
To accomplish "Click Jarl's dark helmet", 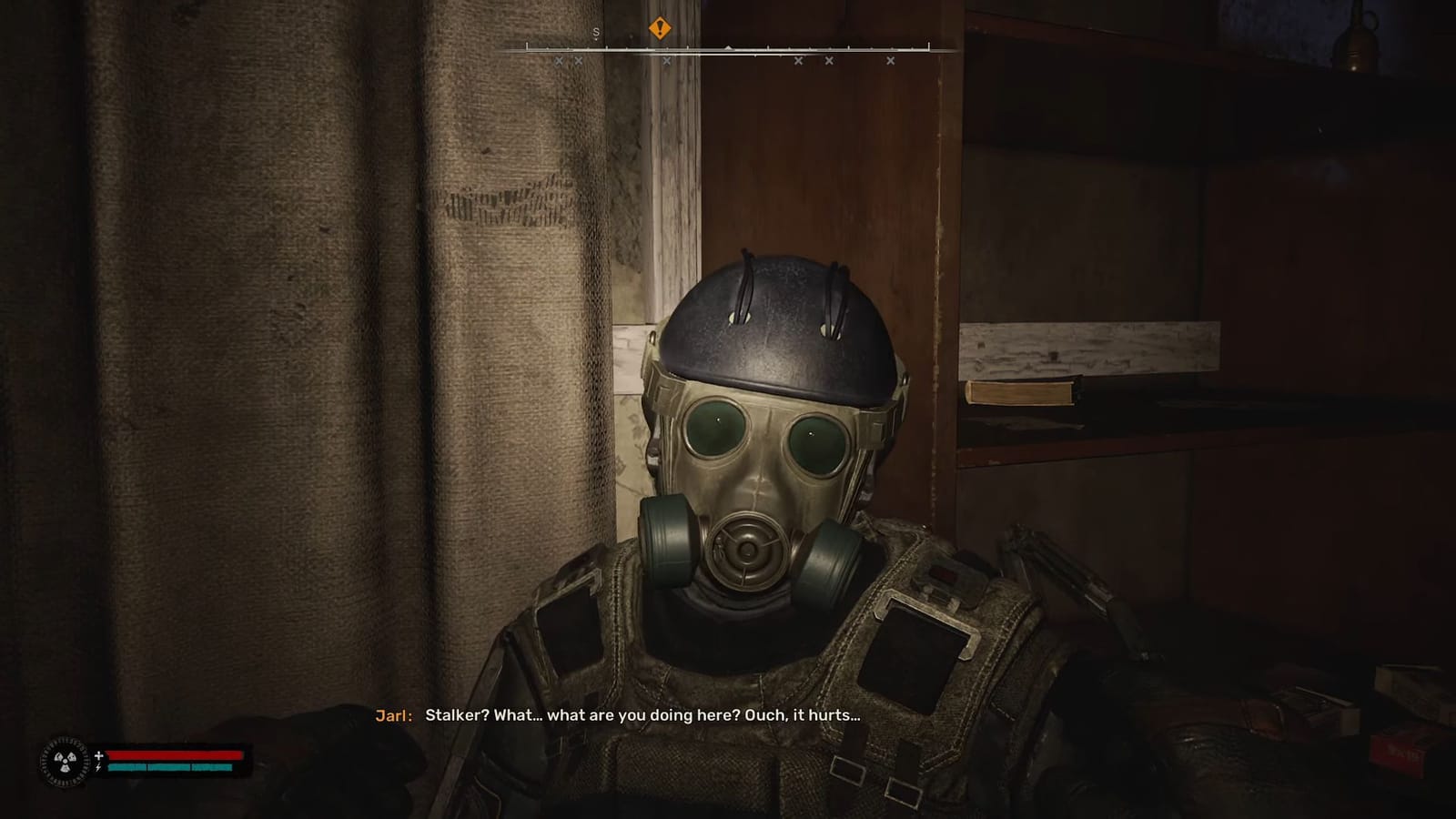I will pos(778,314).
